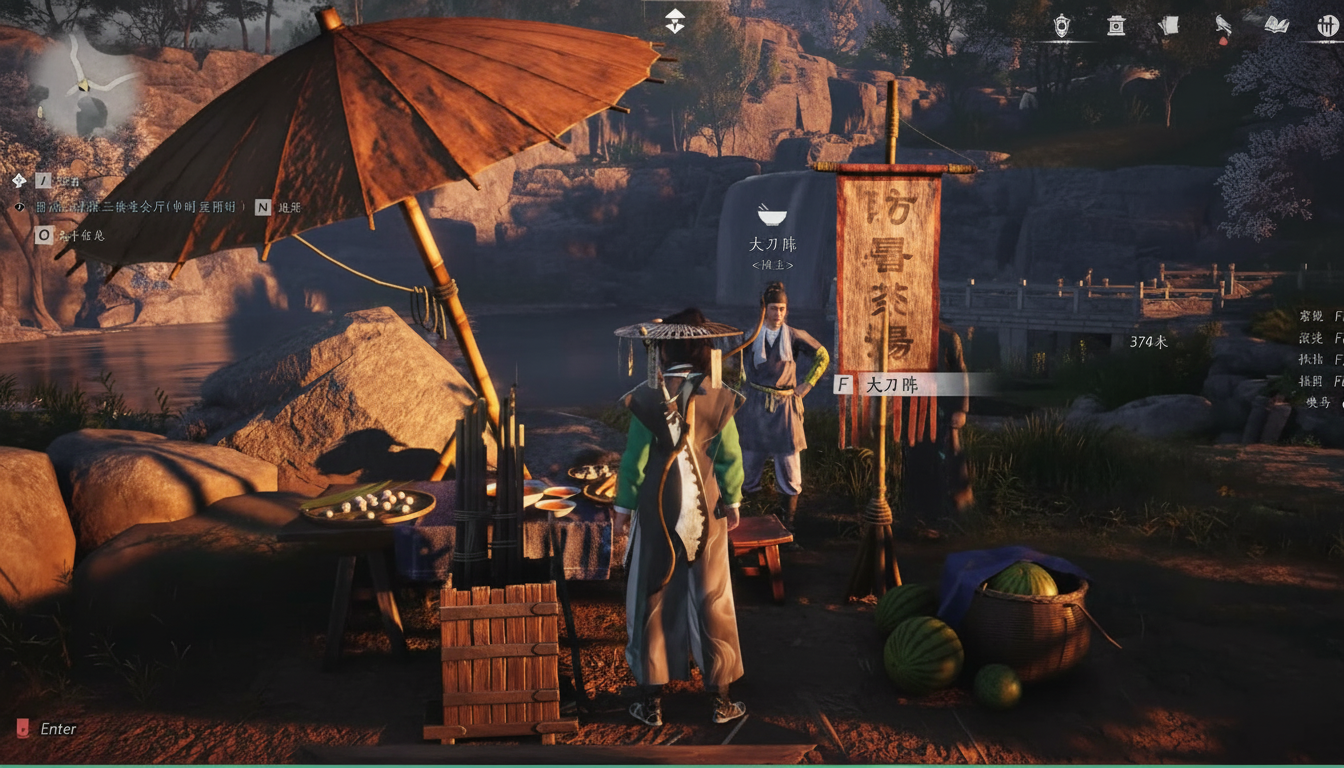This screenshot has width=1344, height=768.
Task: Click the tracked quest objective text
Action: coord(140,207)
